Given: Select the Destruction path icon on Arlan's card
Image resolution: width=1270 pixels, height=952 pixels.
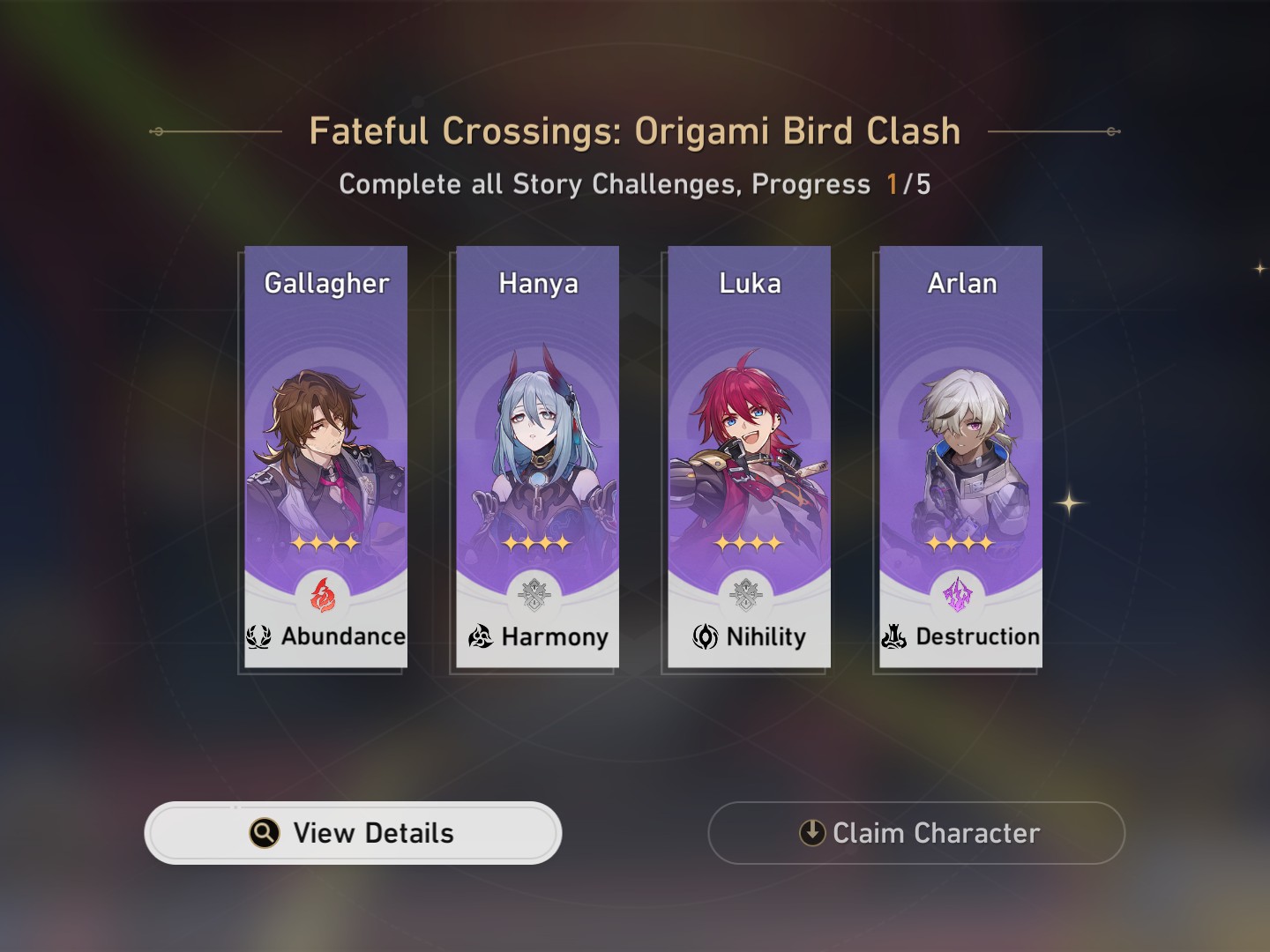Looking at the screenshot, I should [895, 636].
